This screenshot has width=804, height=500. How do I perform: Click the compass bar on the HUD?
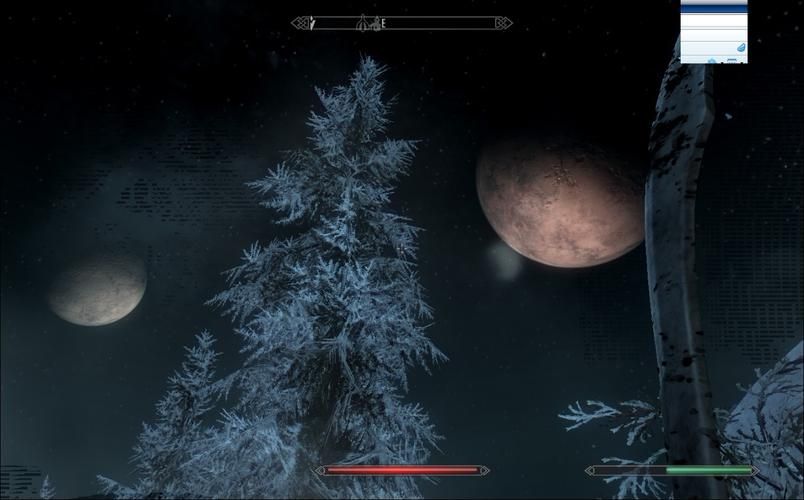[x=401, y=23]
